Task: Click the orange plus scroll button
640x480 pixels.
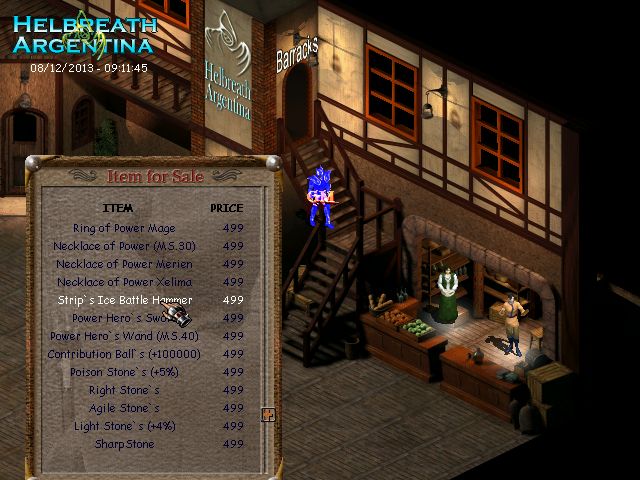Action: [268, 415]
